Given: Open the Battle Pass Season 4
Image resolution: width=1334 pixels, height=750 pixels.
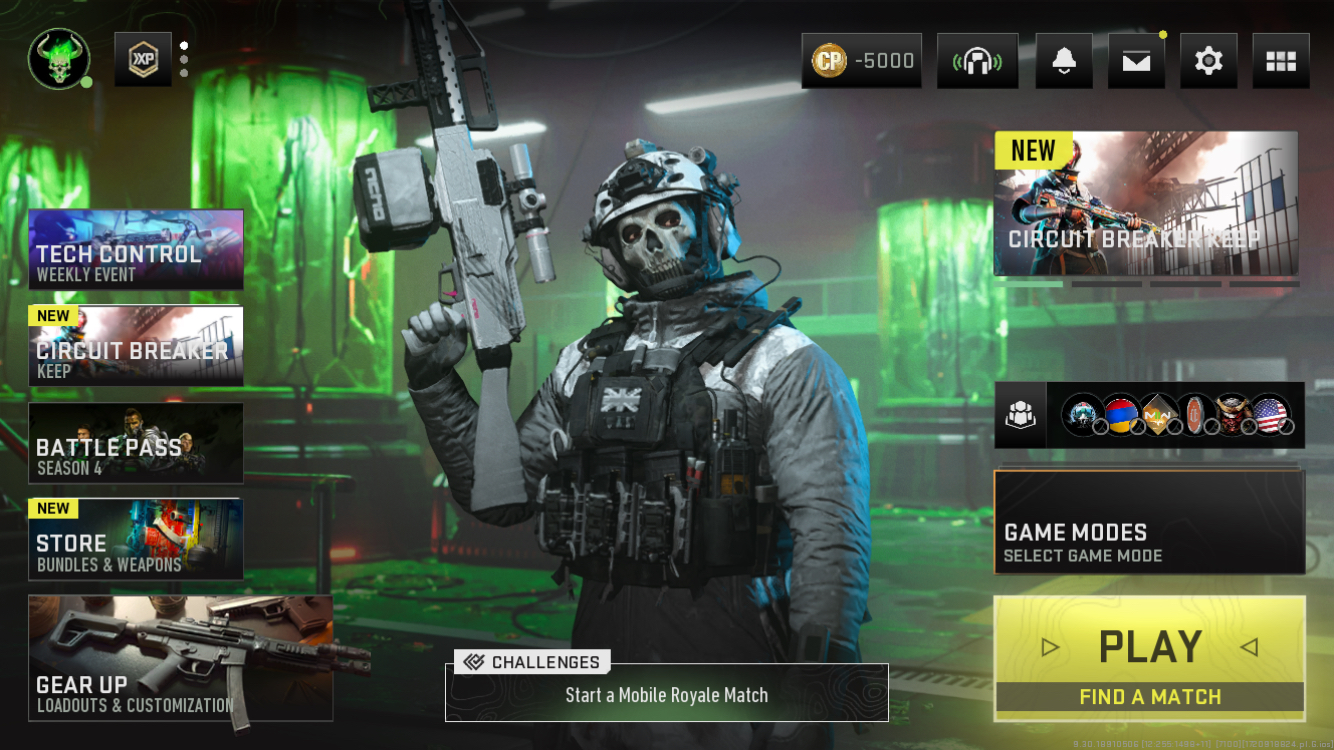Looking at the screenshot, I should [x=136, y=443].
